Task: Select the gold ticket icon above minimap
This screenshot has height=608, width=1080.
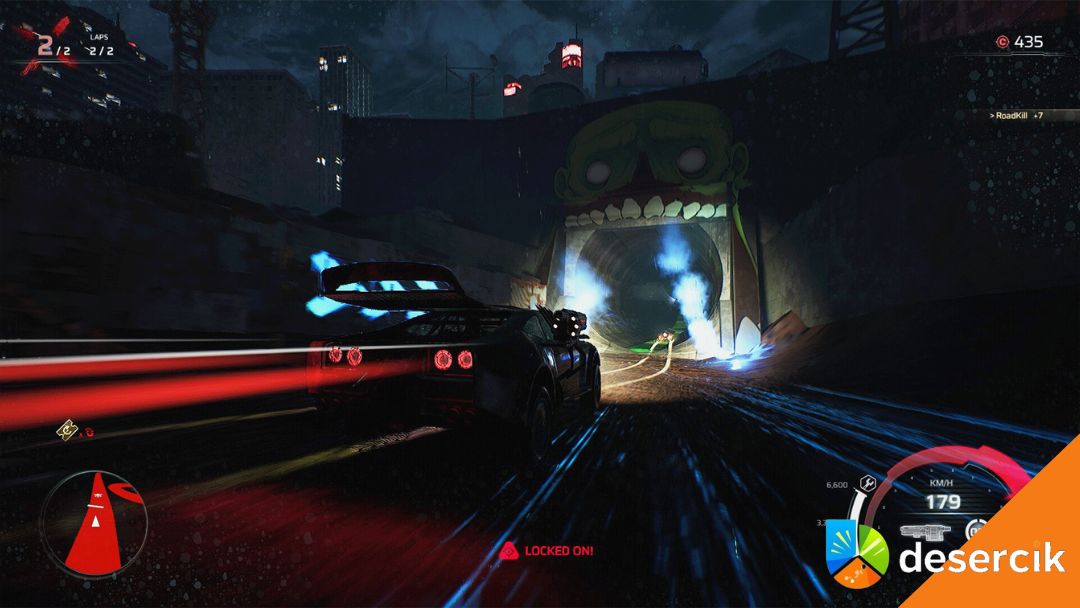Action: 66,432
